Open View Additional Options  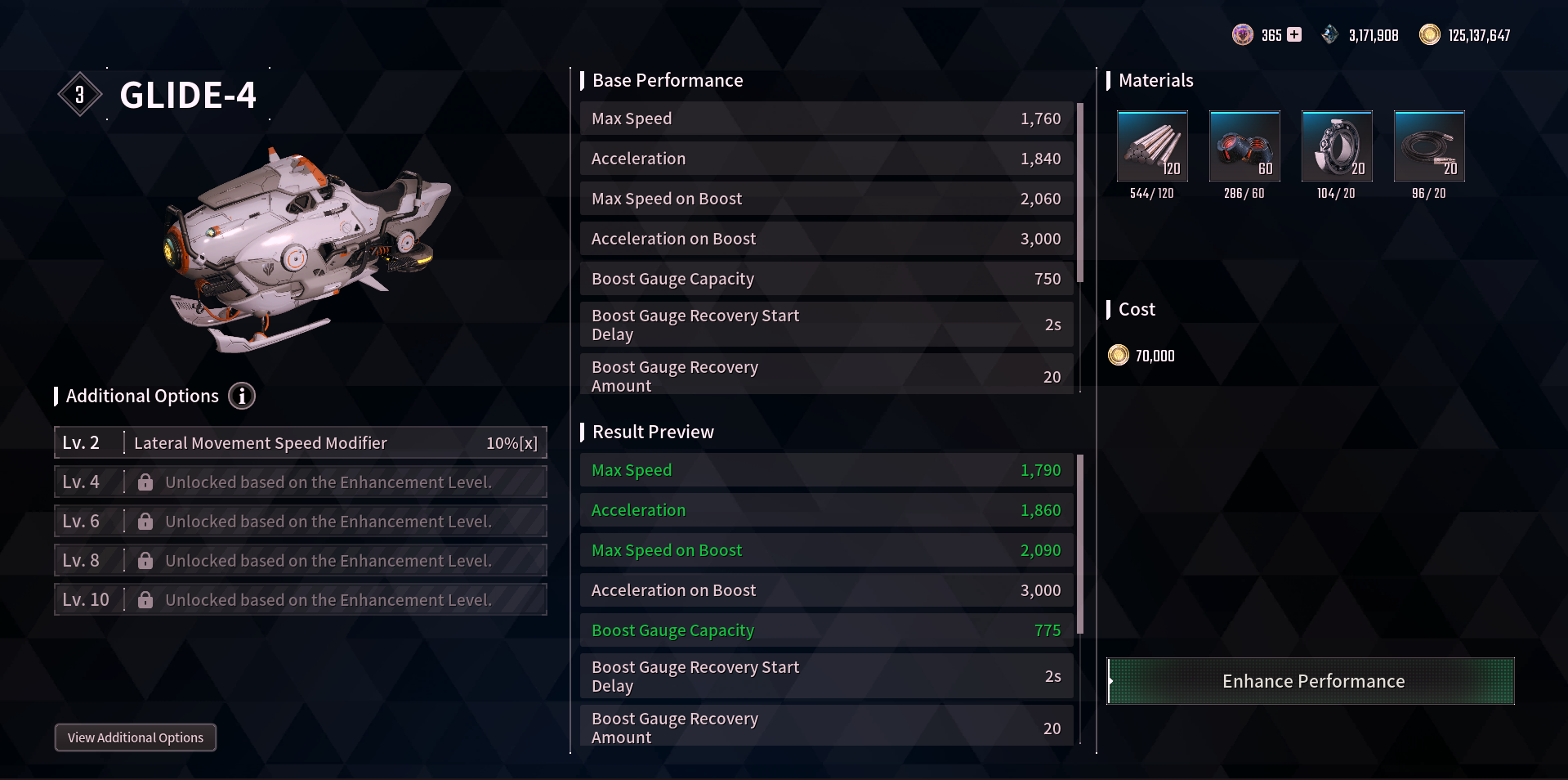click(x=135, y=737)
